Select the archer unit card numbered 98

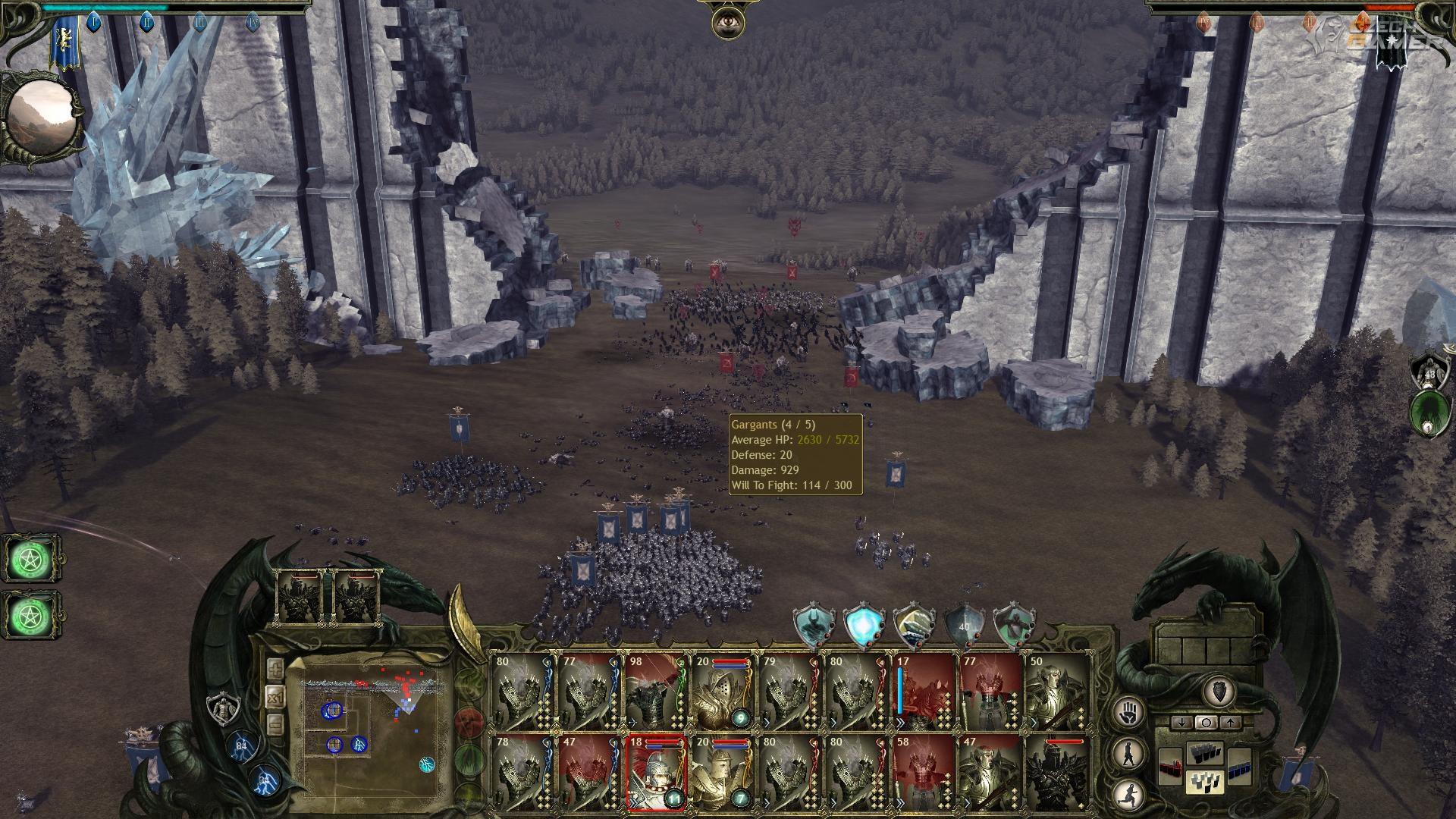(x=657, y=692)
